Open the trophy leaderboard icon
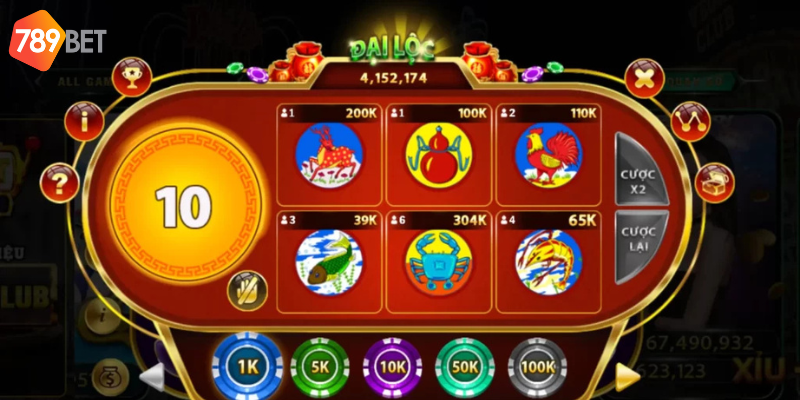The height and width of the screenshot is (400, 800). 133,76
